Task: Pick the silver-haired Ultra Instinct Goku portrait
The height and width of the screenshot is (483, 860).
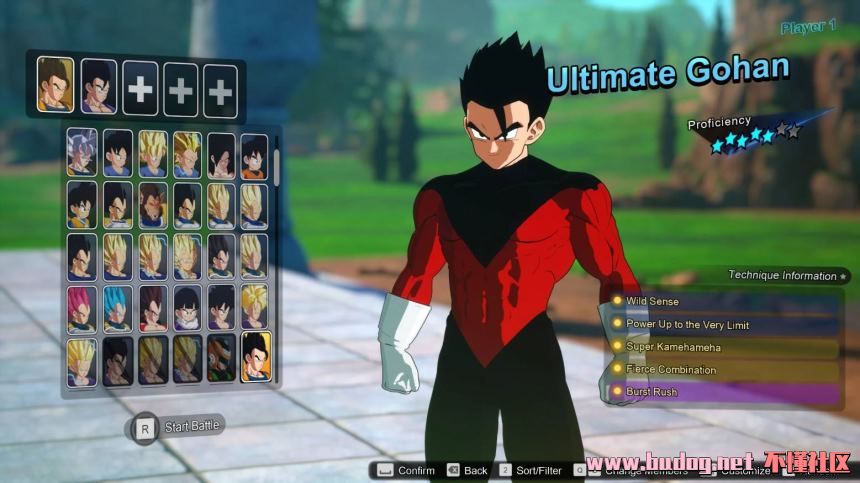Action: click(82, 153)
